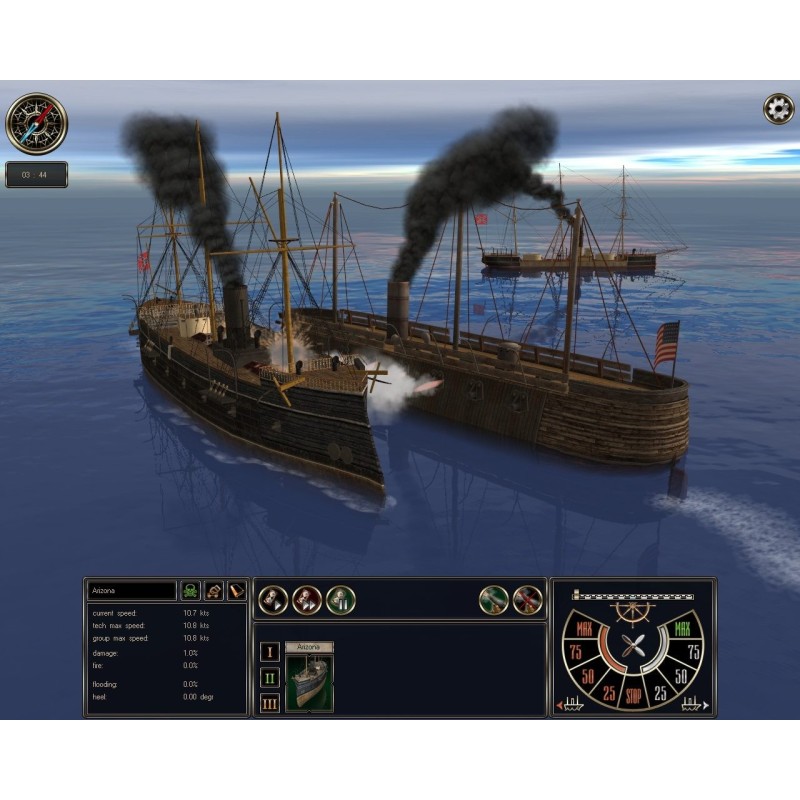Click the ship's steering wheel icon
This screenshot has height=800, width=800.
[x=633, y=610]
